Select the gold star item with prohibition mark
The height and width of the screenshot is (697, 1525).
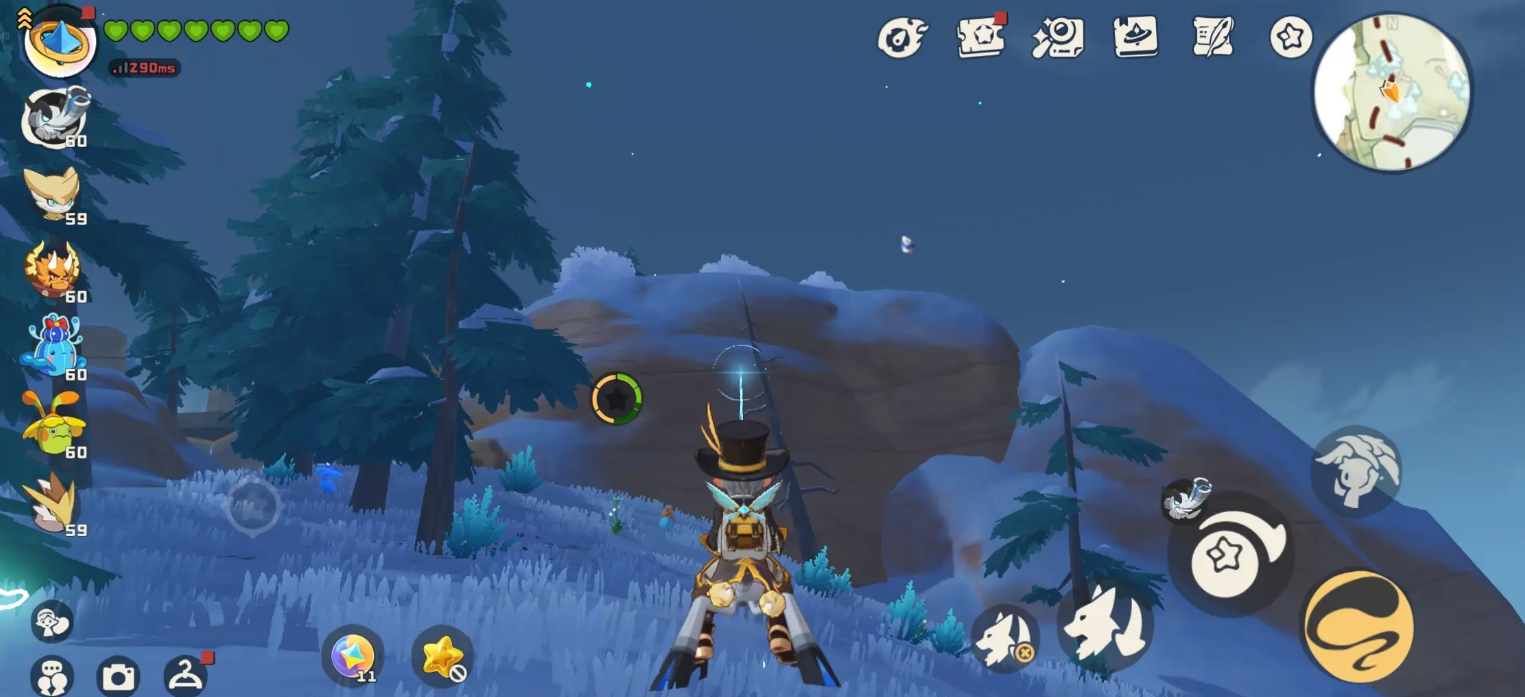[x=442, y=656]
